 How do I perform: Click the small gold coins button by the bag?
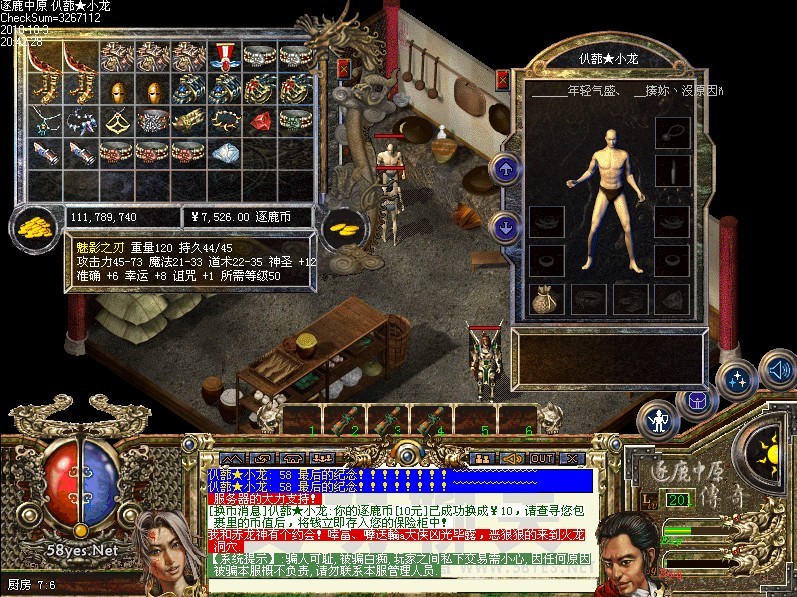point(345,225)
